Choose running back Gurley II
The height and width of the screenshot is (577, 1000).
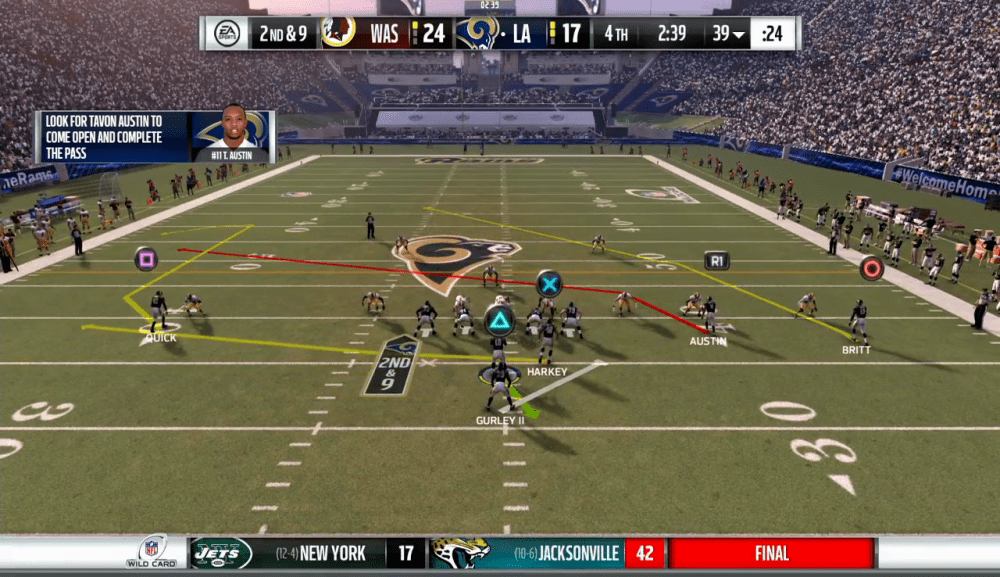pos(499,386)
